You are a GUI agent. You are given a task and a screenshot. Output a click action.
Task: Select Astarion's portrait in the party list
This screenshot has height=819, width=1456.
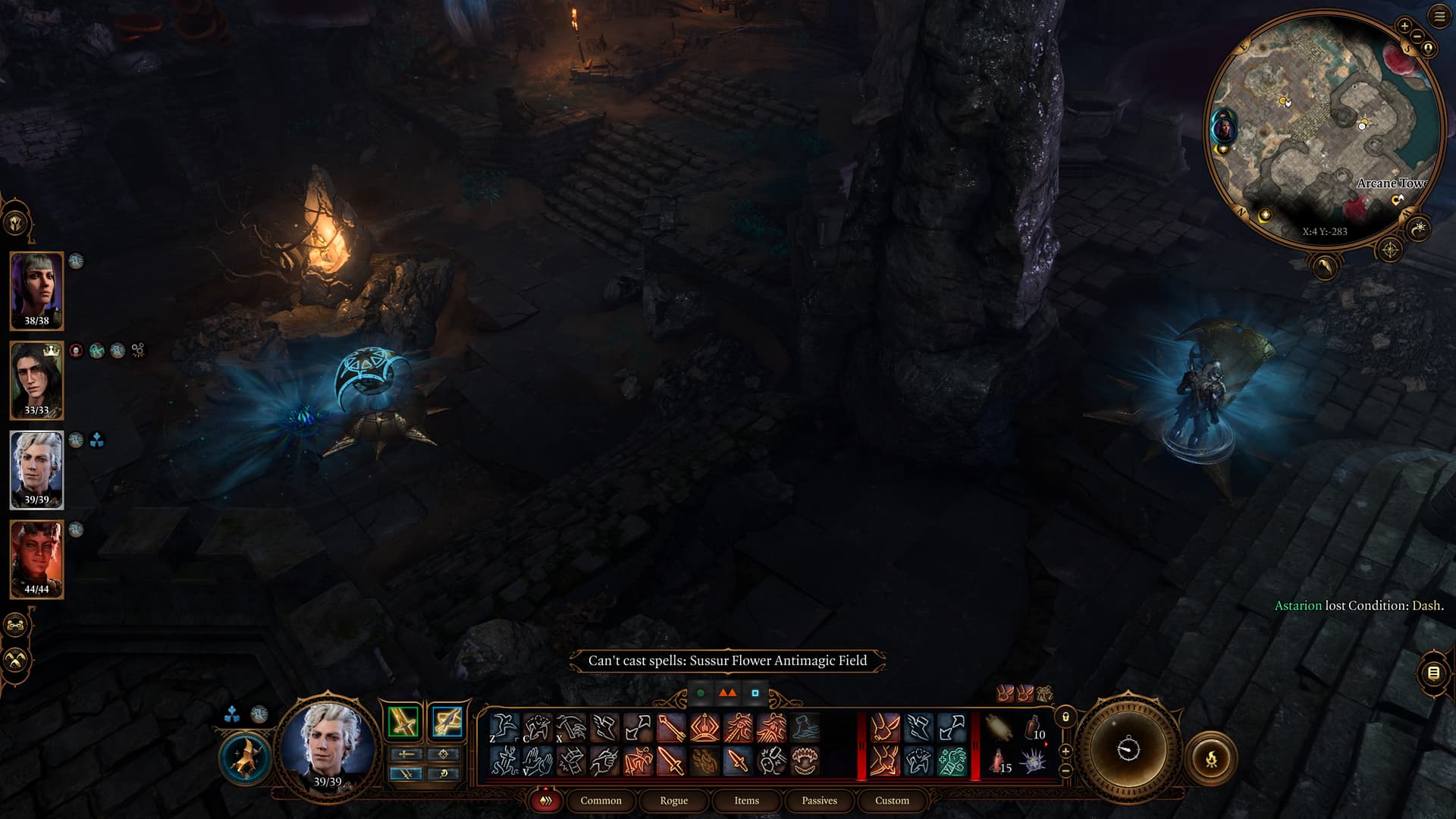pos(36,469)
